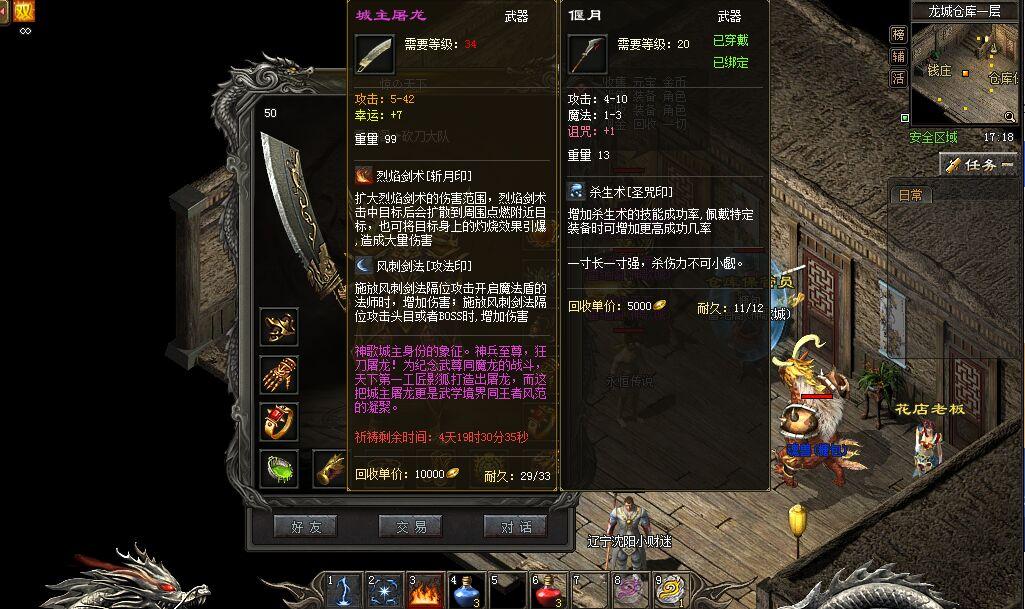This screenshot has width=1025, height=609.
Task: Use the purple swirl scroll in slot 8
Action: (632, 590)
